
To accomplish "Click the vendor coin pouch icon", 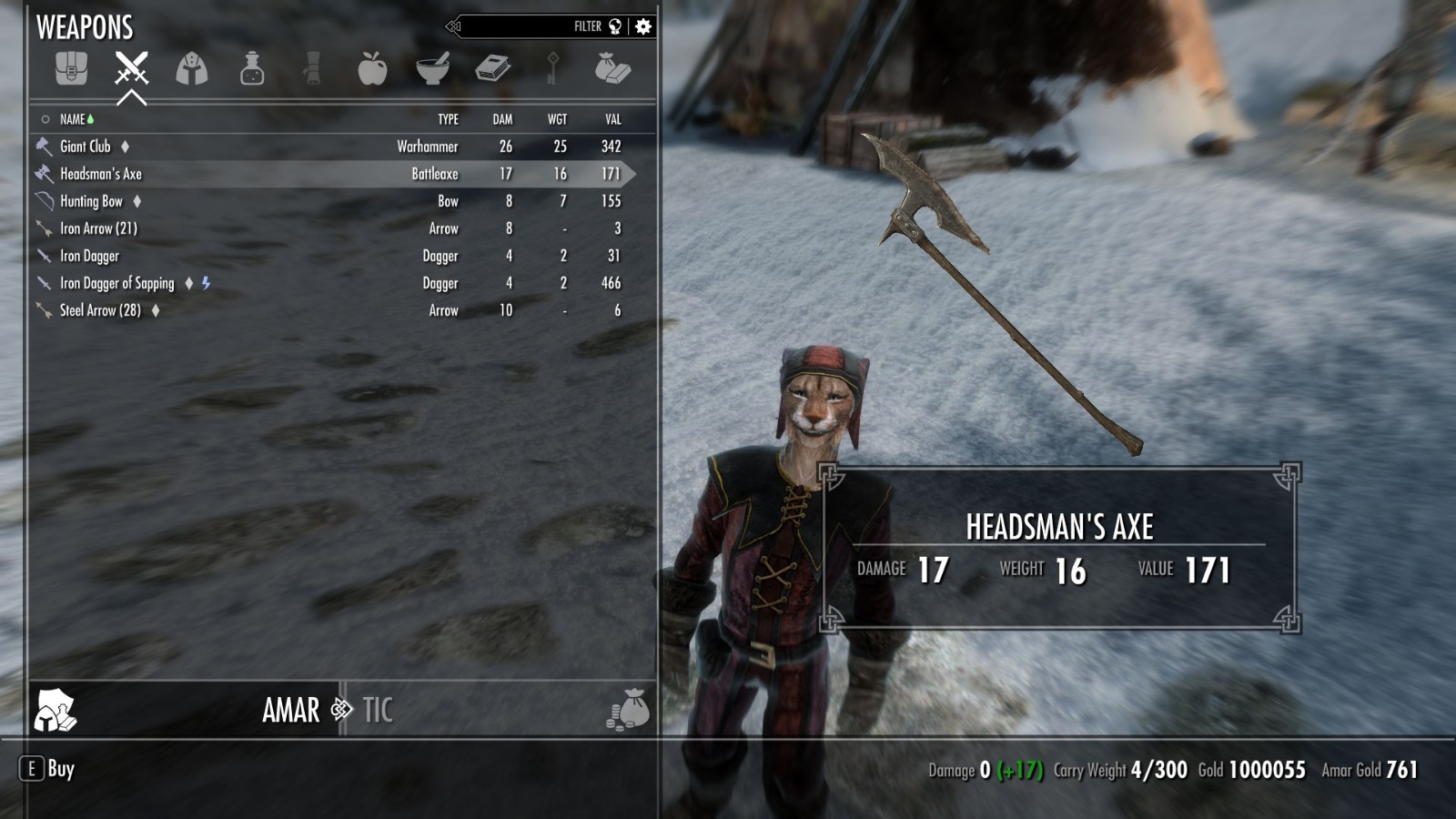I will (628, 710).
